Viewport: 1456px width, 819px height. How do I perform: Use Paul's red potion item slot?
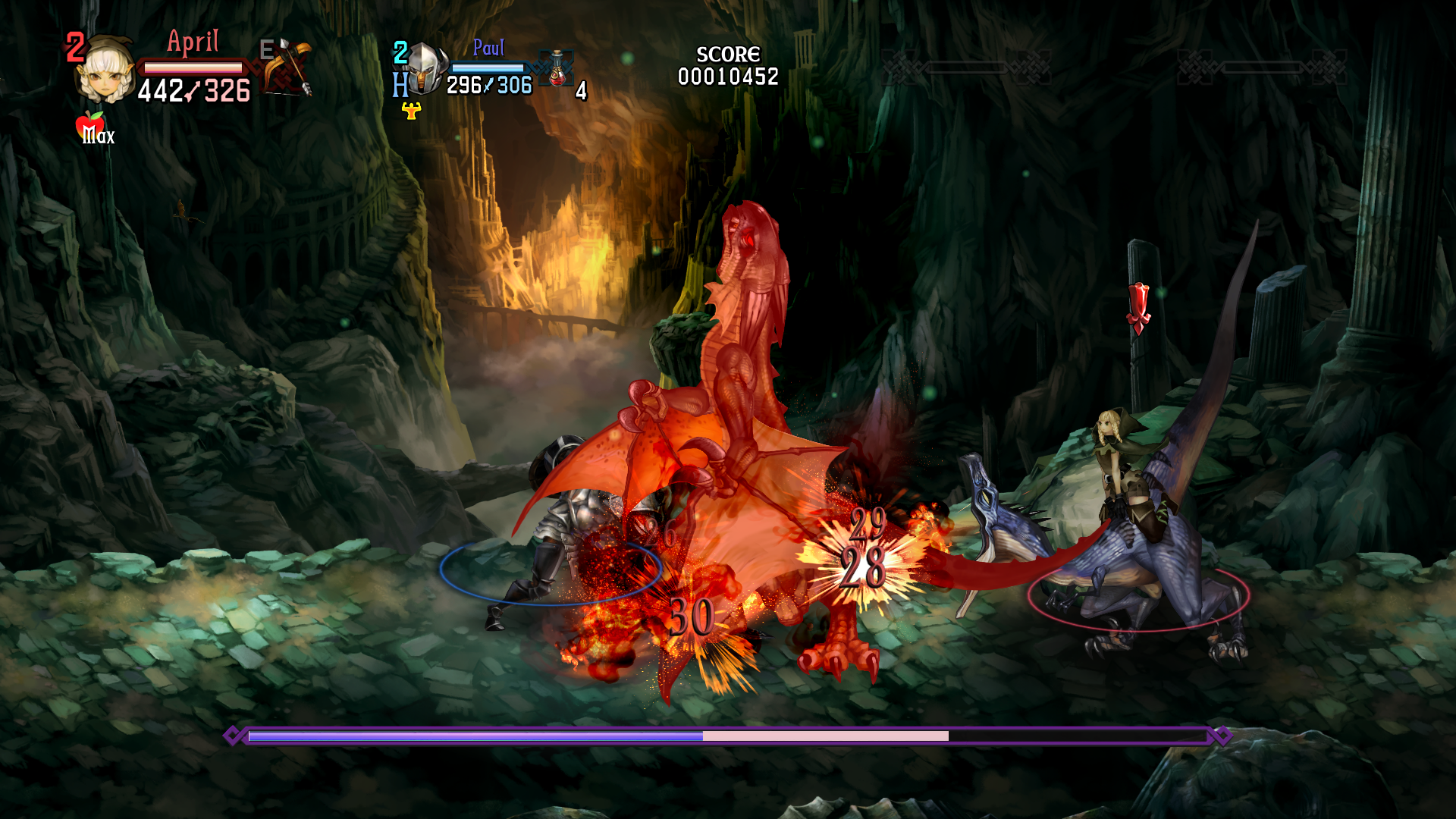click(557, 69)
